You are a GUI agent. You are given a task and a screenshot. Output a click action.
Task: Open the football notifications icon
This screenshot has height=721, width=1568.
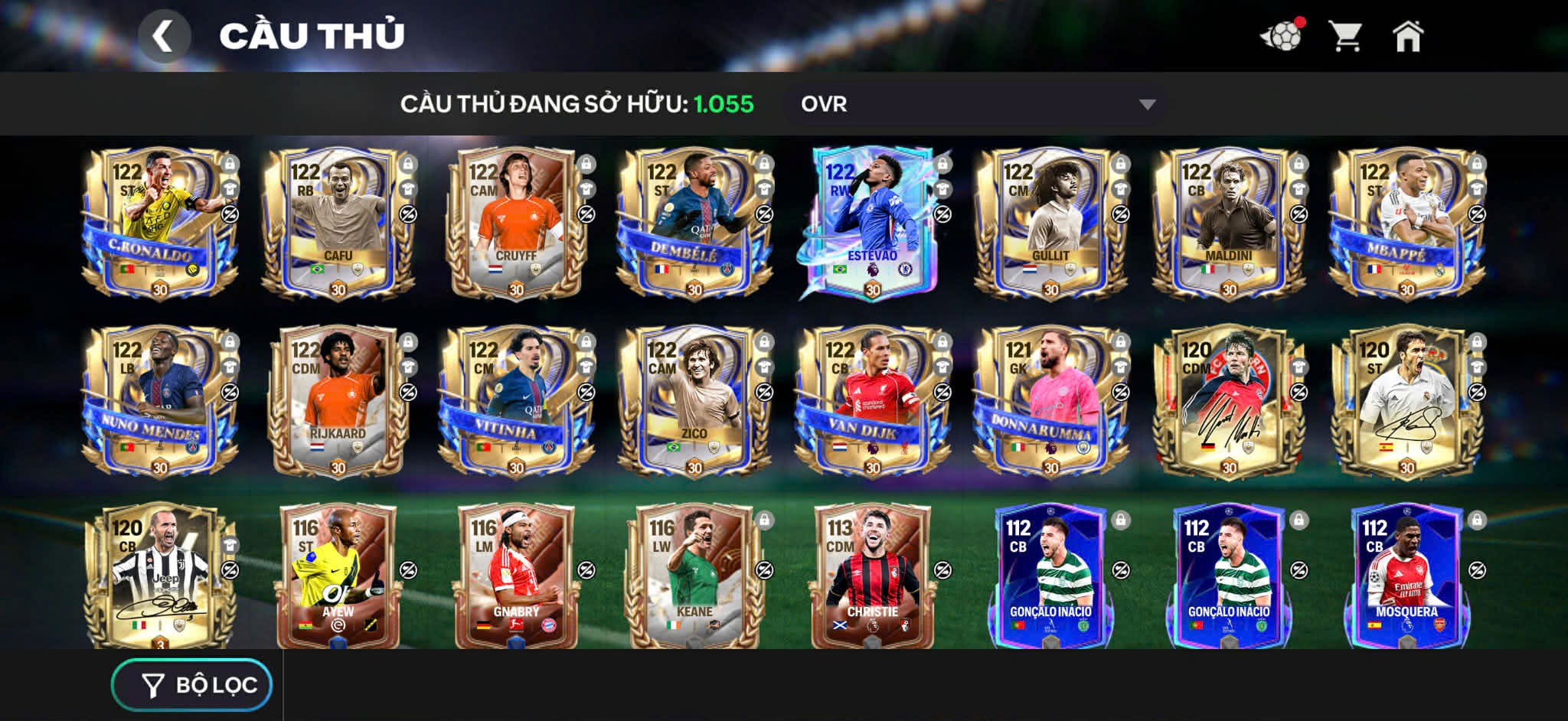point(1282,36)
